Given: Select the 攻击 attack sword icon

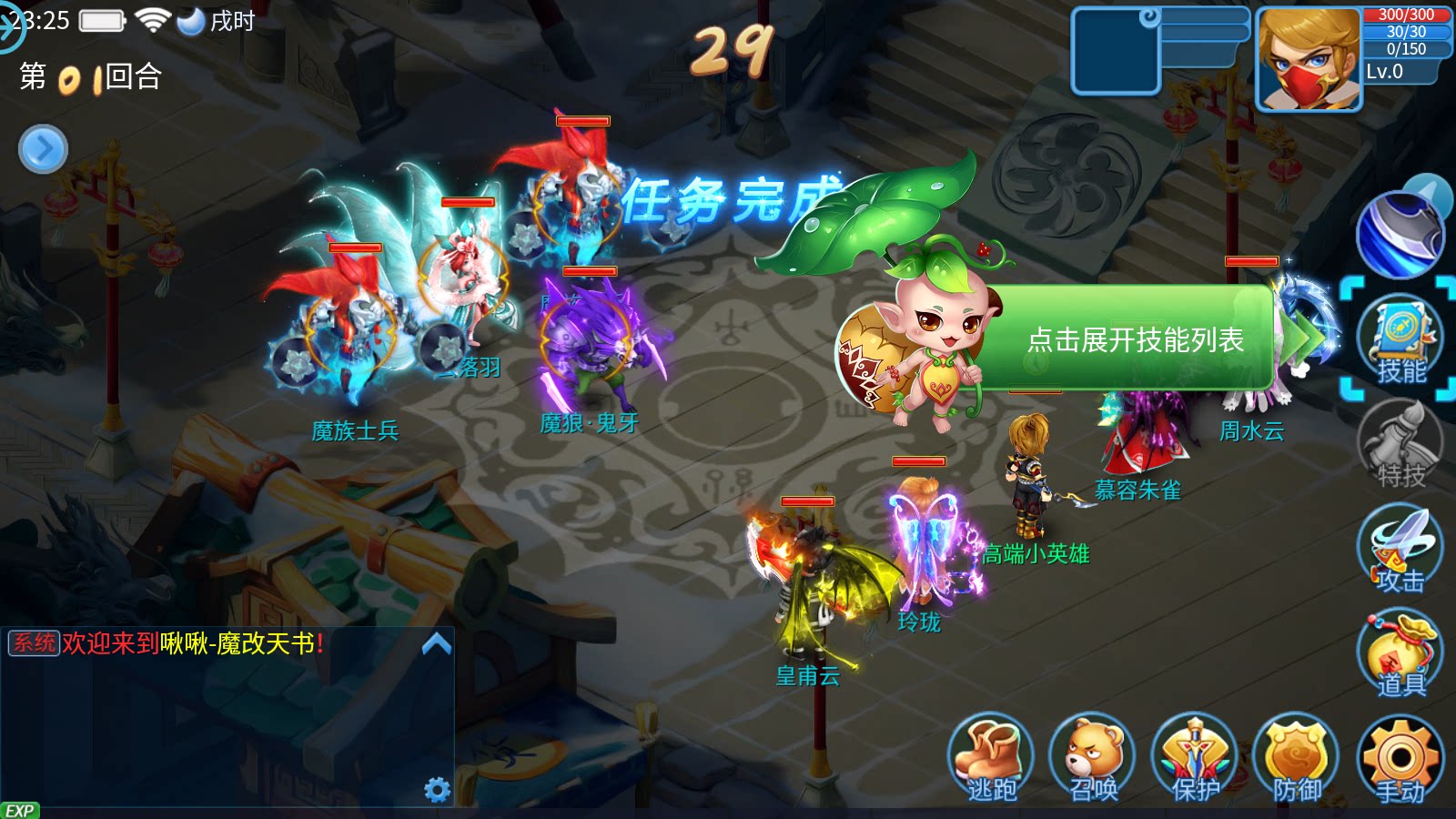Looking at the screenshot, I should [1401, 551].
